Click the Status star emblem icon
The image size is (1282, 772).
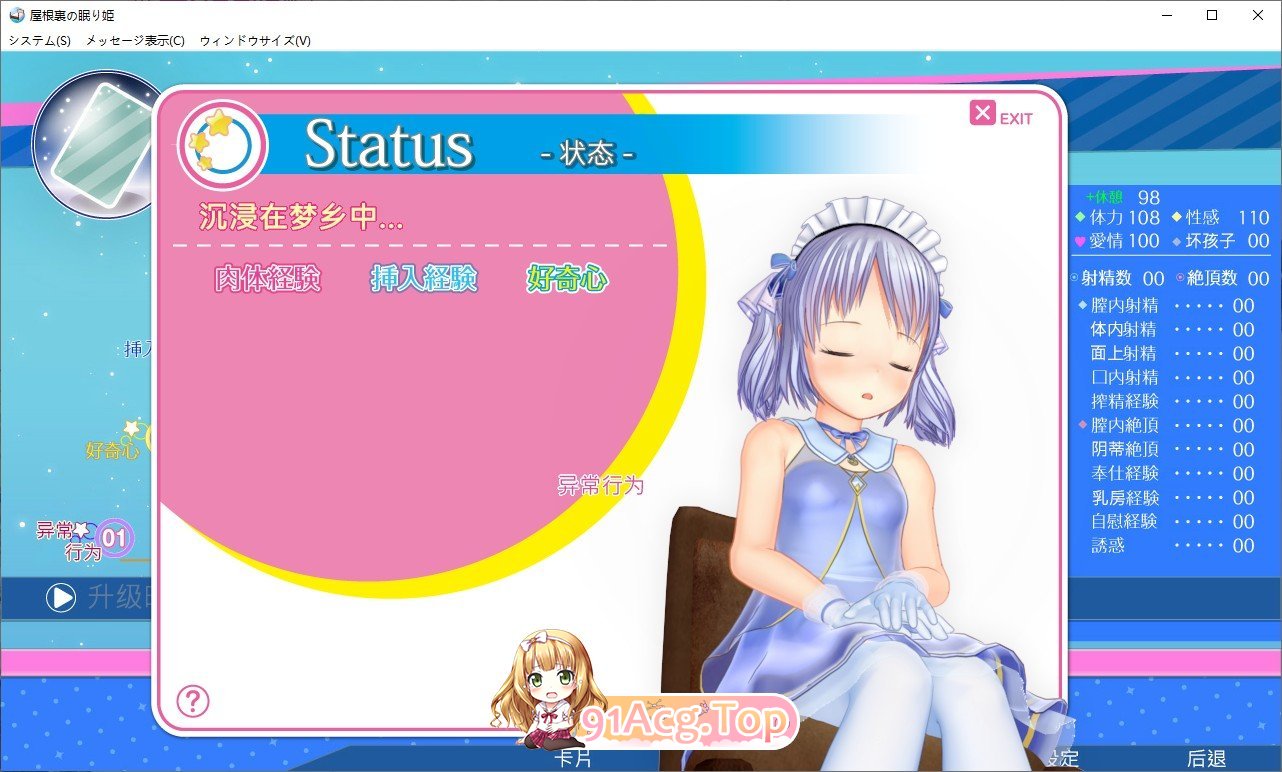pos(221,143)
